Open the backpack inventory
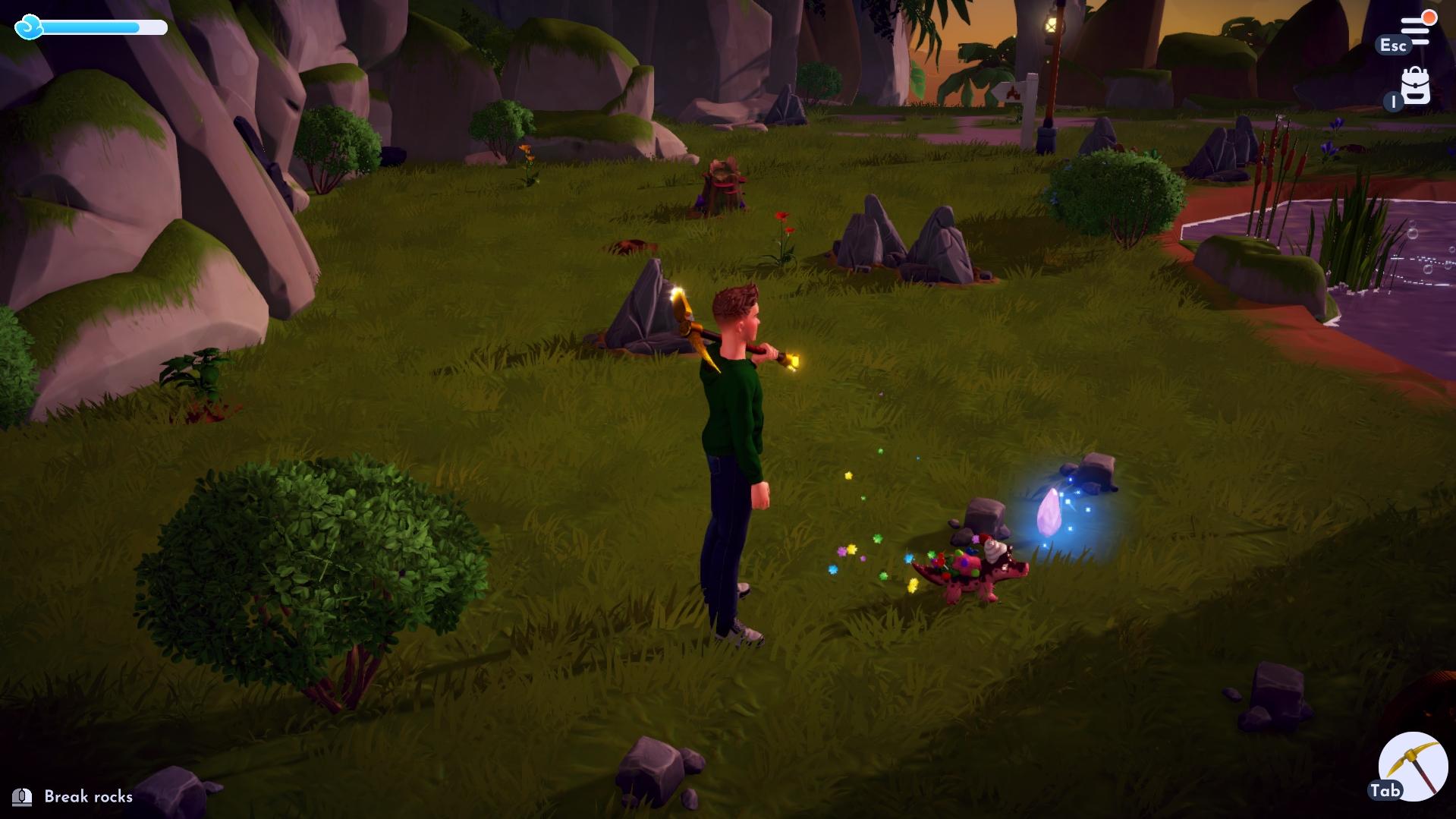The height and width of the screenshot is (819, 1456). [x=1414, y=86]
